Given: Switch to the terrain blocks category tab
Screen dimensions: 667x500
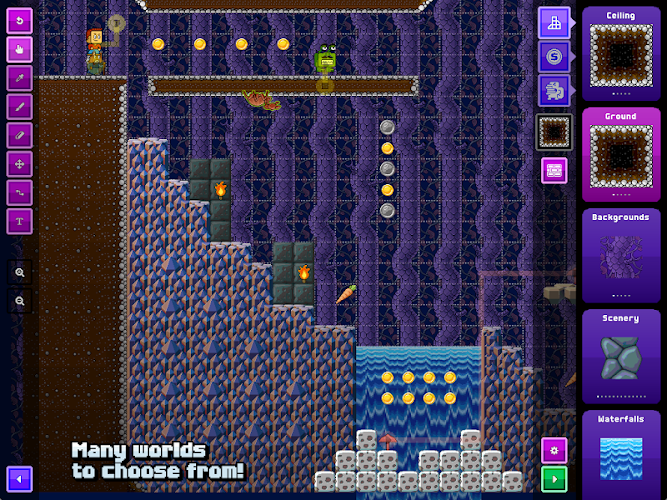Looking at the screenshot, I should click(554, 22).
